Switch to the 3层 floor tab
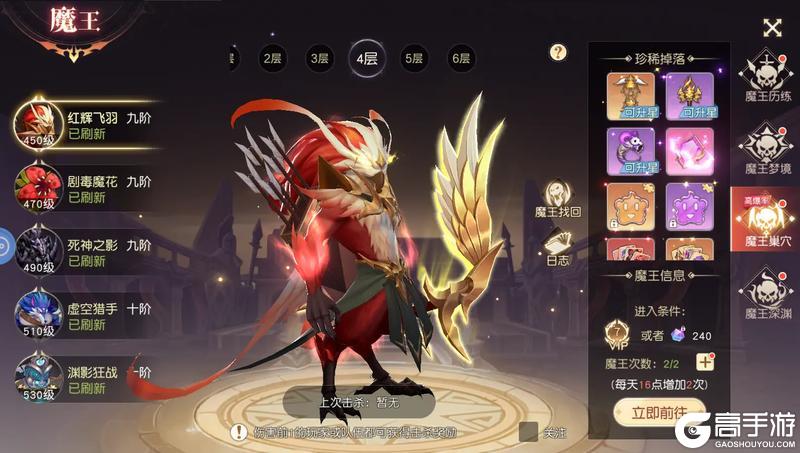The width and height of the screenshot is (800, 453). pos(319,59)
